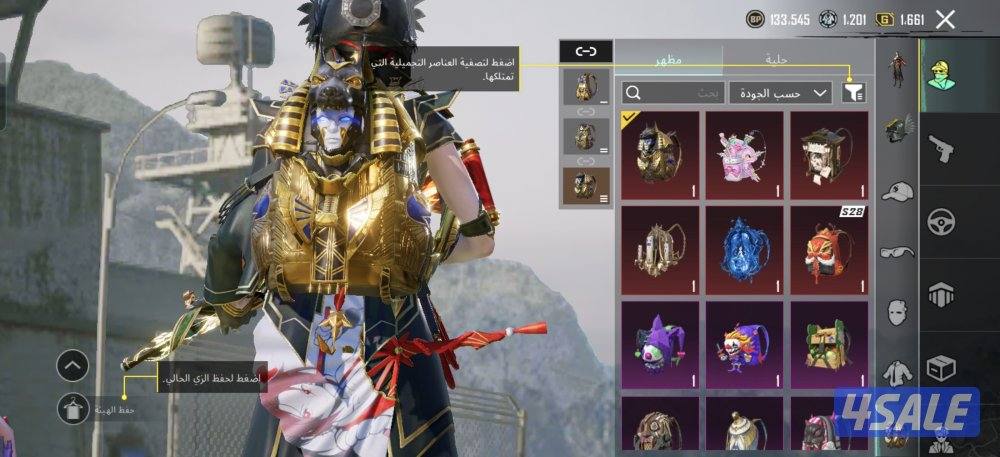The width and height of the screenshot is (1000, 457).
Task: Open the حسب الجودة sort dropdown
Action: pyautogui.click(x=781, y=93)
